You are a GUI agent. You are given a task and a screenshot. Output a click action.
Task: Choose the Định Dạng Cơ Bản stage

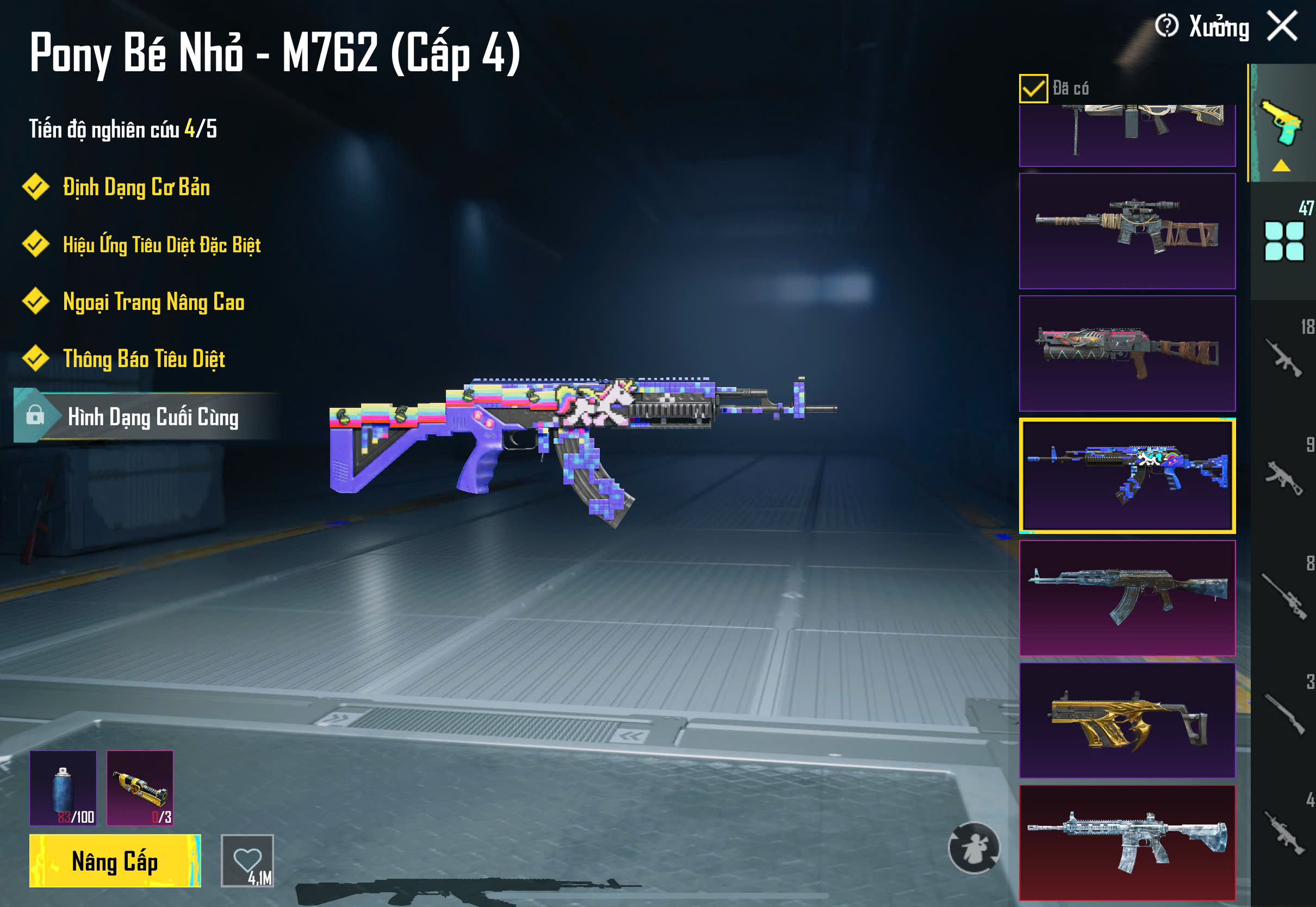[x=136, y=188]
